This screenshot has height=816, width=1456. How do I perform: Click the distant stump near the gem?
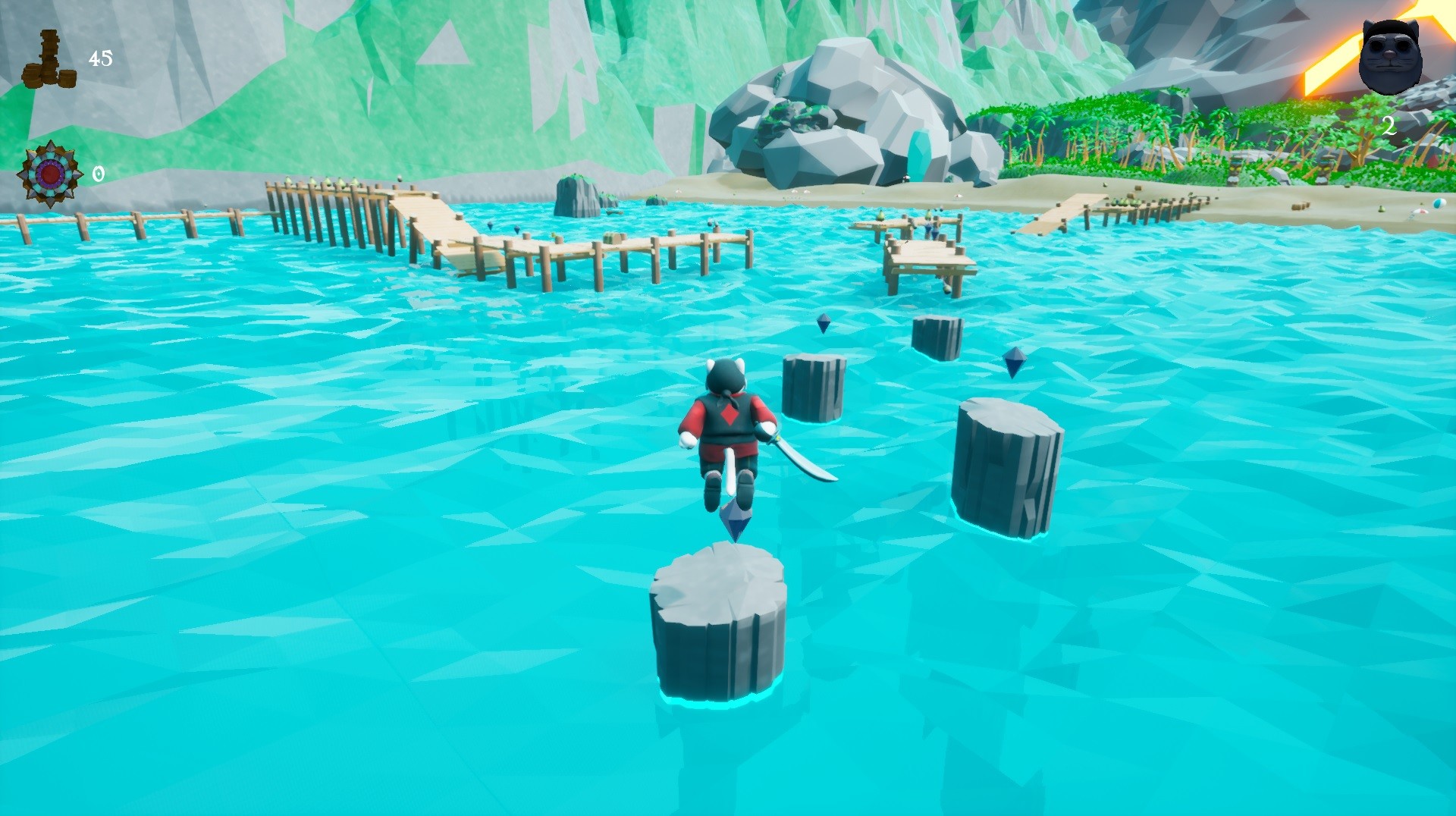(938, 337)
